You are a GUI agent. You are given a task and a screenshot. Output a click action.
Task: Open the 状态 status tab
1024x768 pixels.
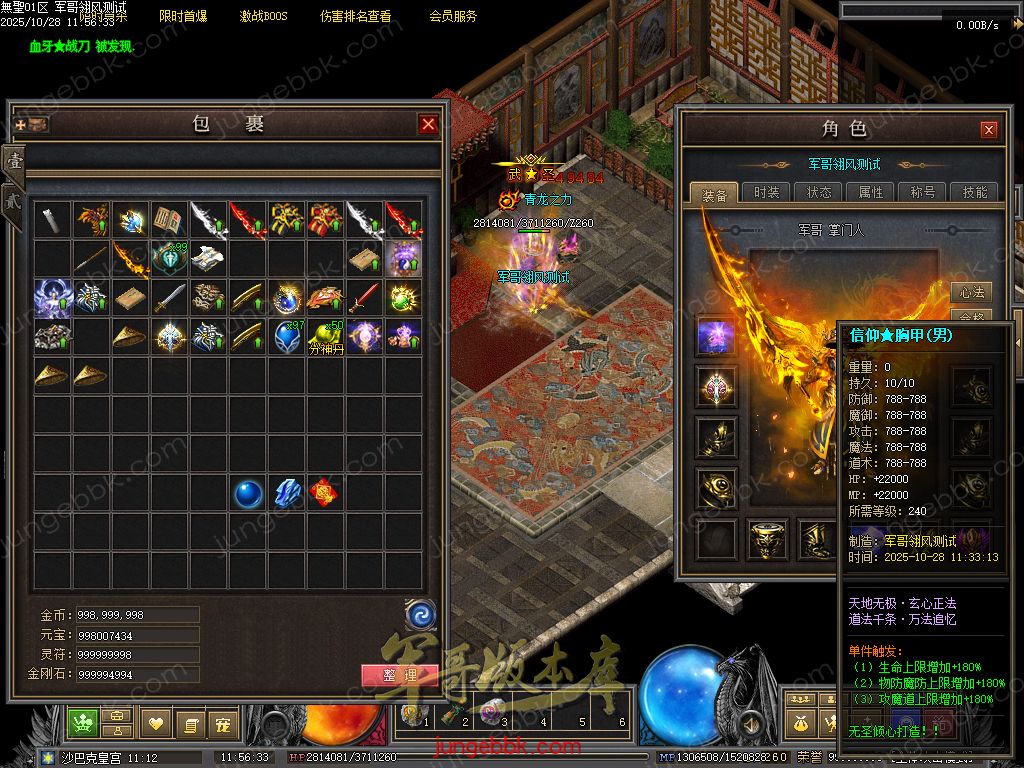pyautogui.click(x=819, y=193)
